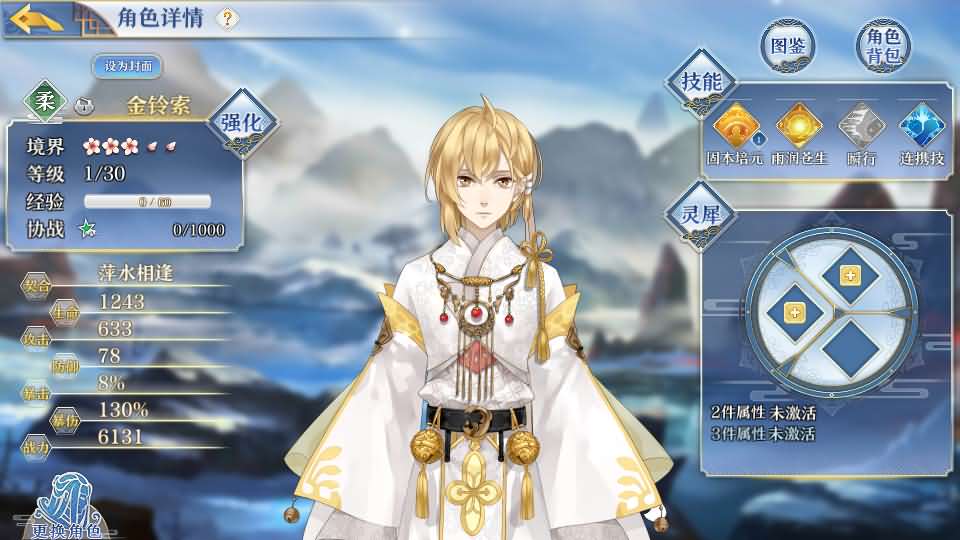This screenshot has height=540, width=960.
Task: Tap the green 柔 attribute badge
Action: coord(46,105)
